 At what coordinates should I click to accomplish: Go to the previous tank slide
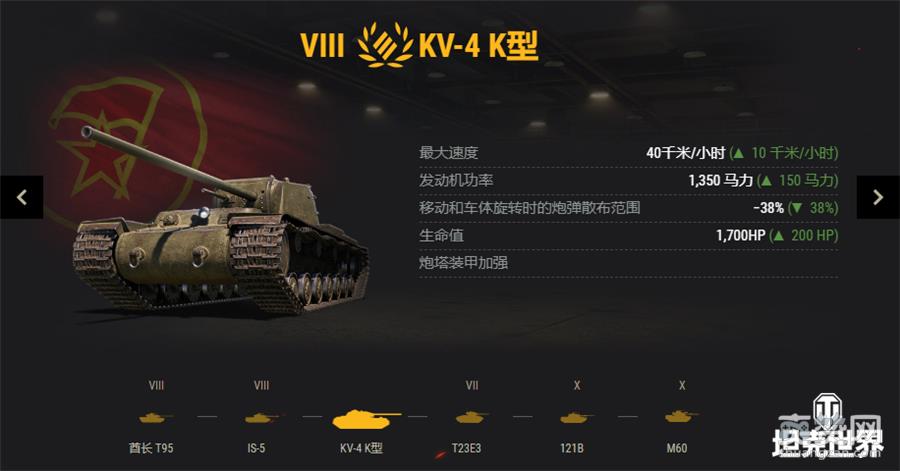click(x=21, y=197)
